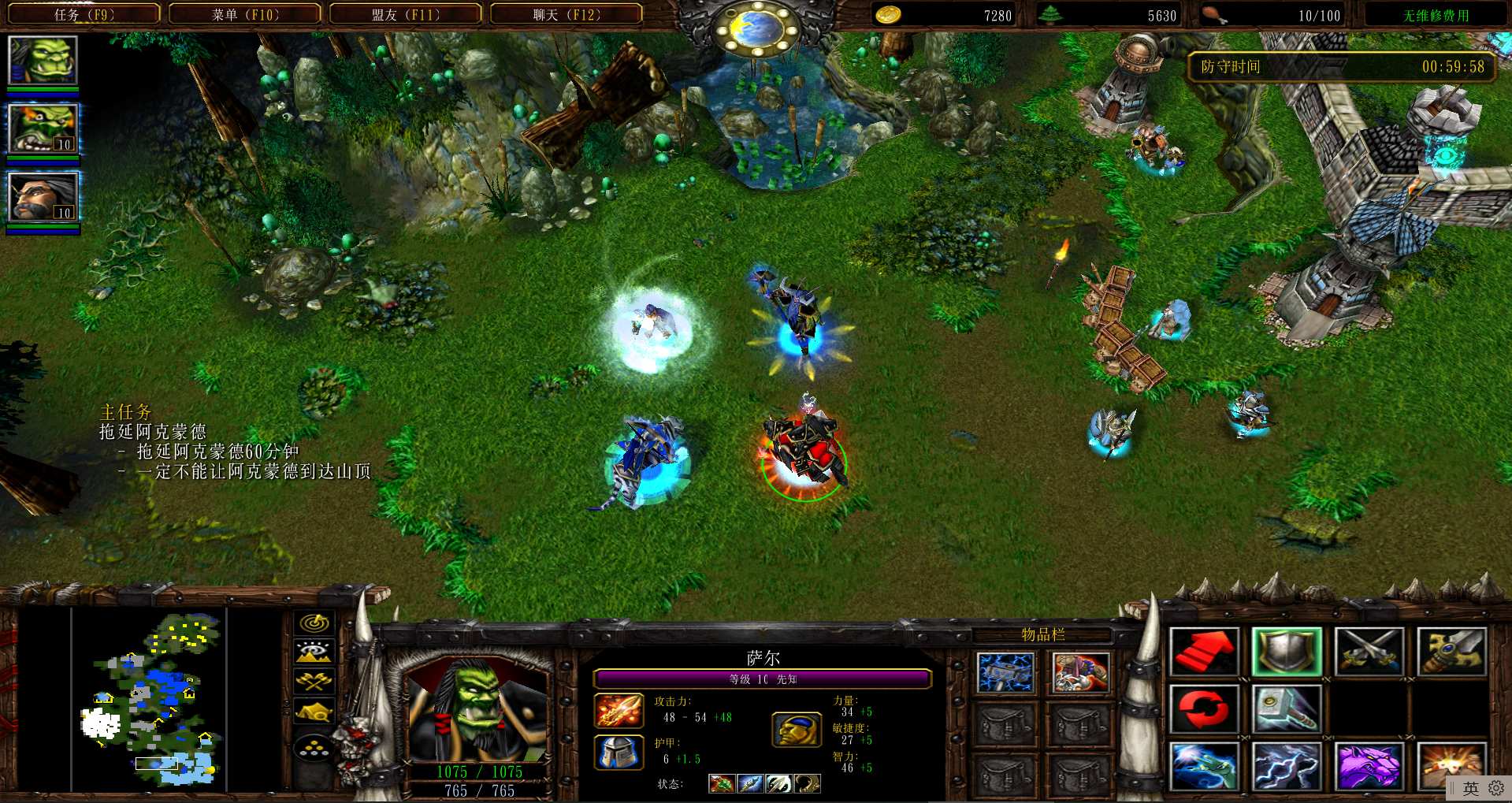The height and width of the screenshot is (803, 1512).
Task: Toggle formation movement with the dots button
Action: 314,747
